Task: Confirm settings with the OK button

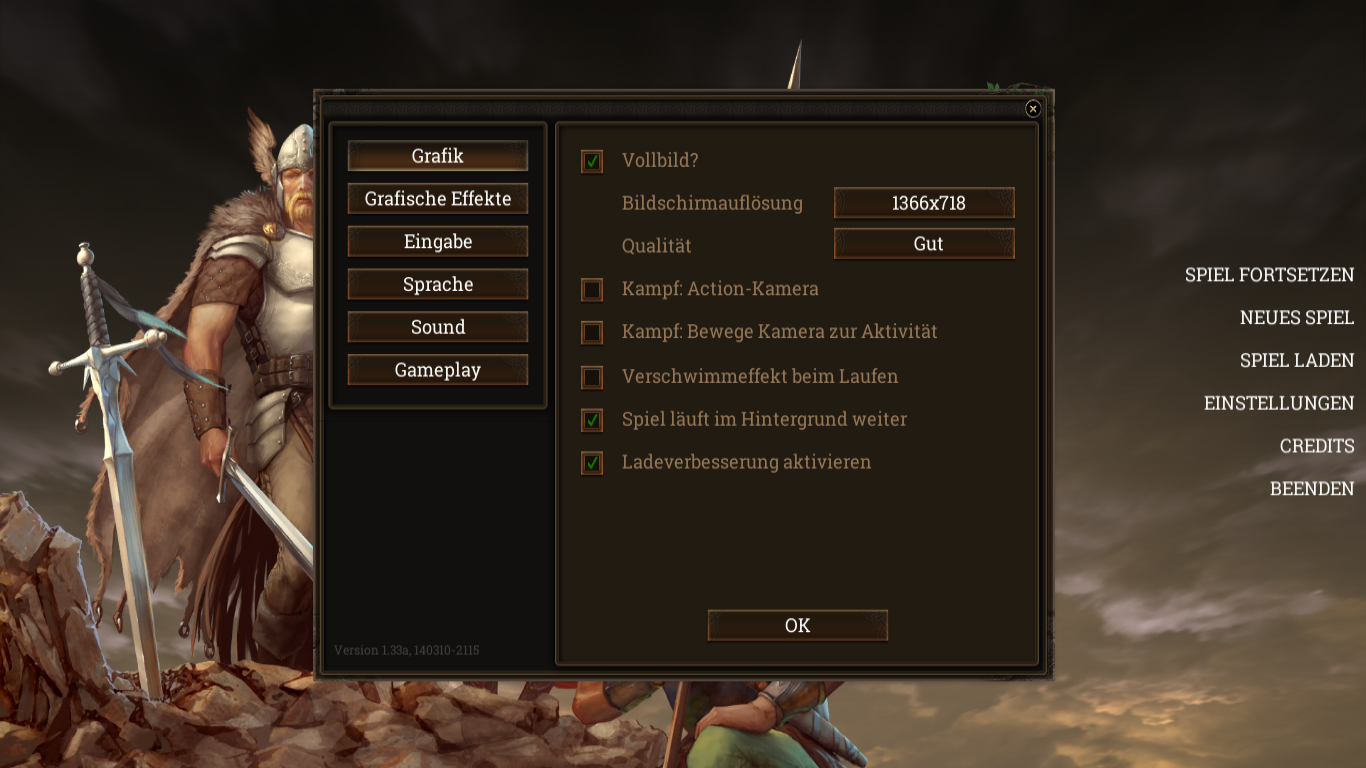Action: [x=797, y=626]
